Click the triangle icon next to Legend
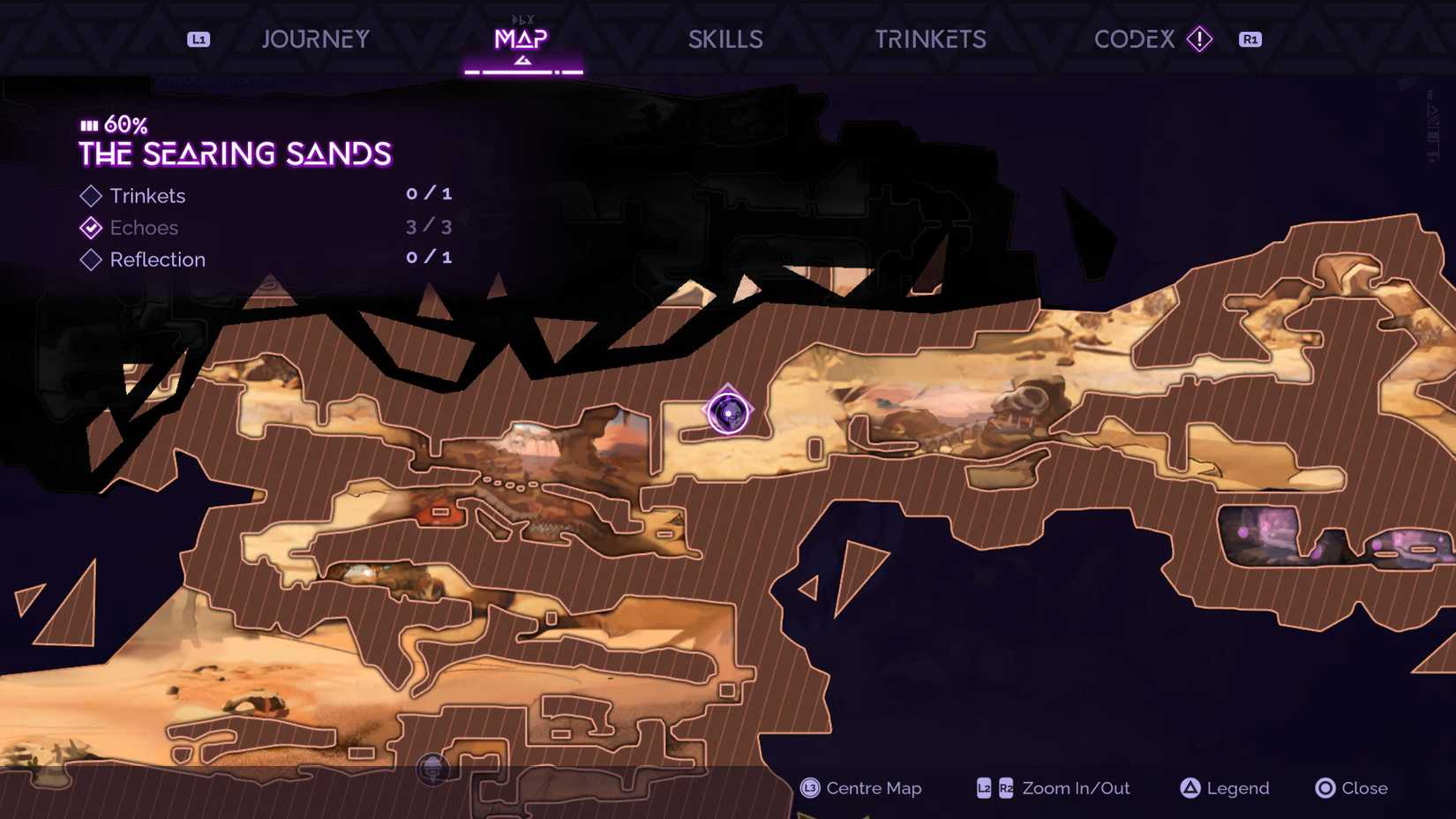Viewport: 1456px width, 819px height. tap(1190, 788)
